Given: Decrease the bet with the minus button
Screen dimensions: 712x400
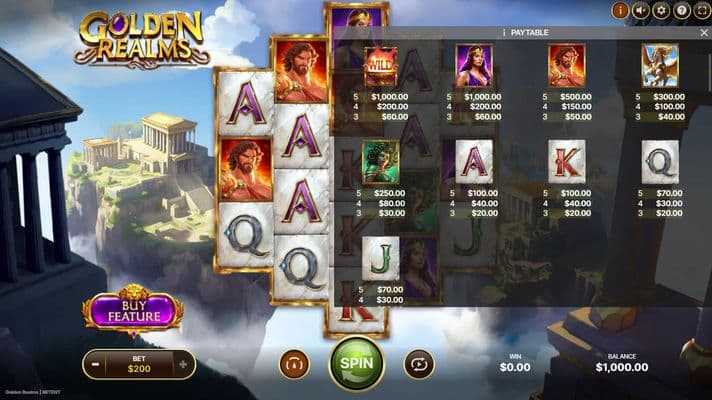Looking at the screenshot, I should (95, 365).
